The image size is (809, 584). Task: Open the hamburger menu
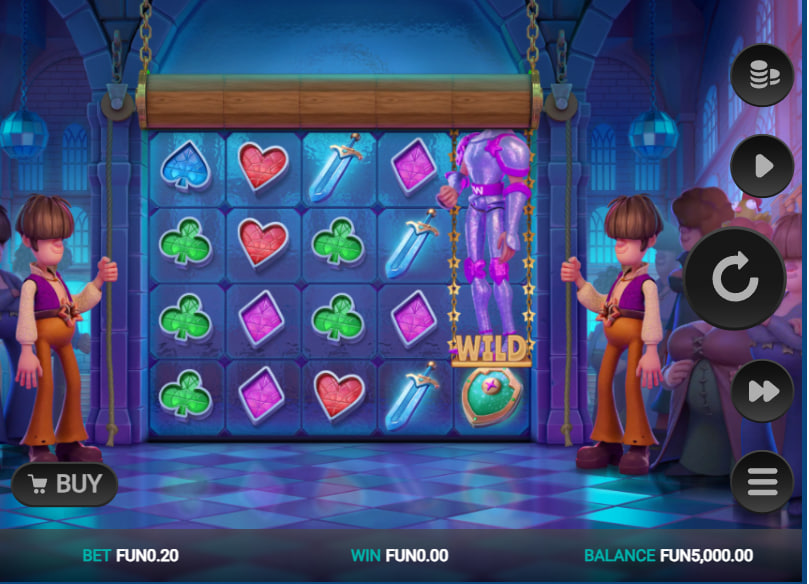pyautogui.click(x=762, y=483)
